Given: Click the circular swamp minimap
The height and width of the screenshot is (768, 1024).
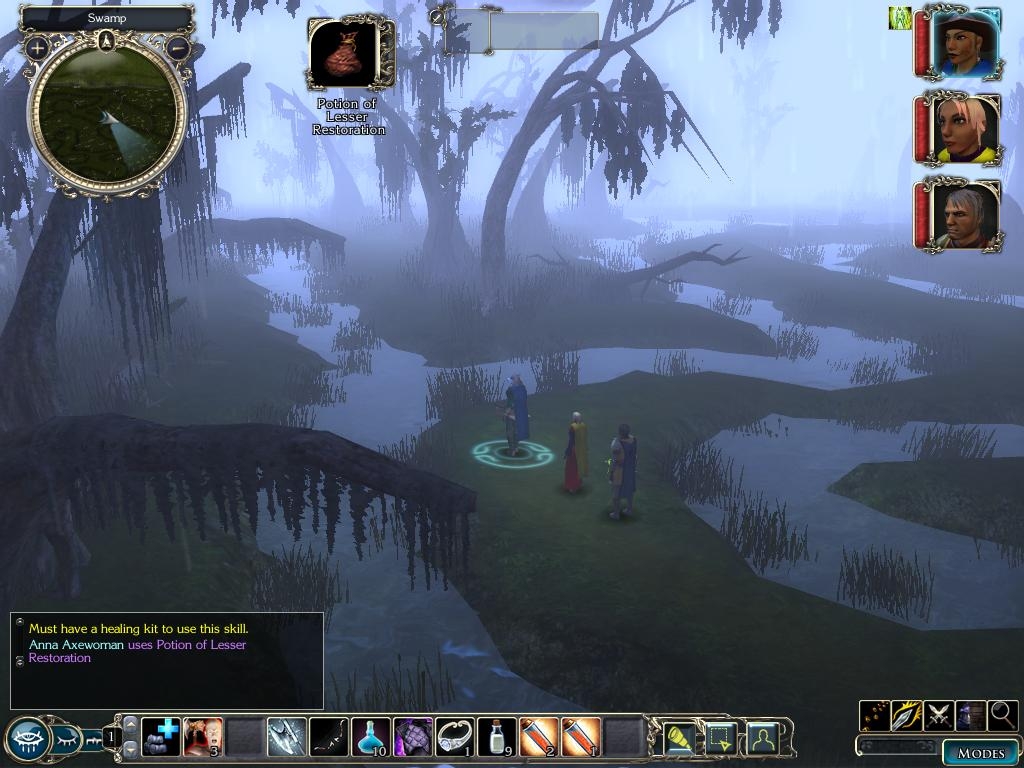Looking at the screenshot, I should point(107,113).
